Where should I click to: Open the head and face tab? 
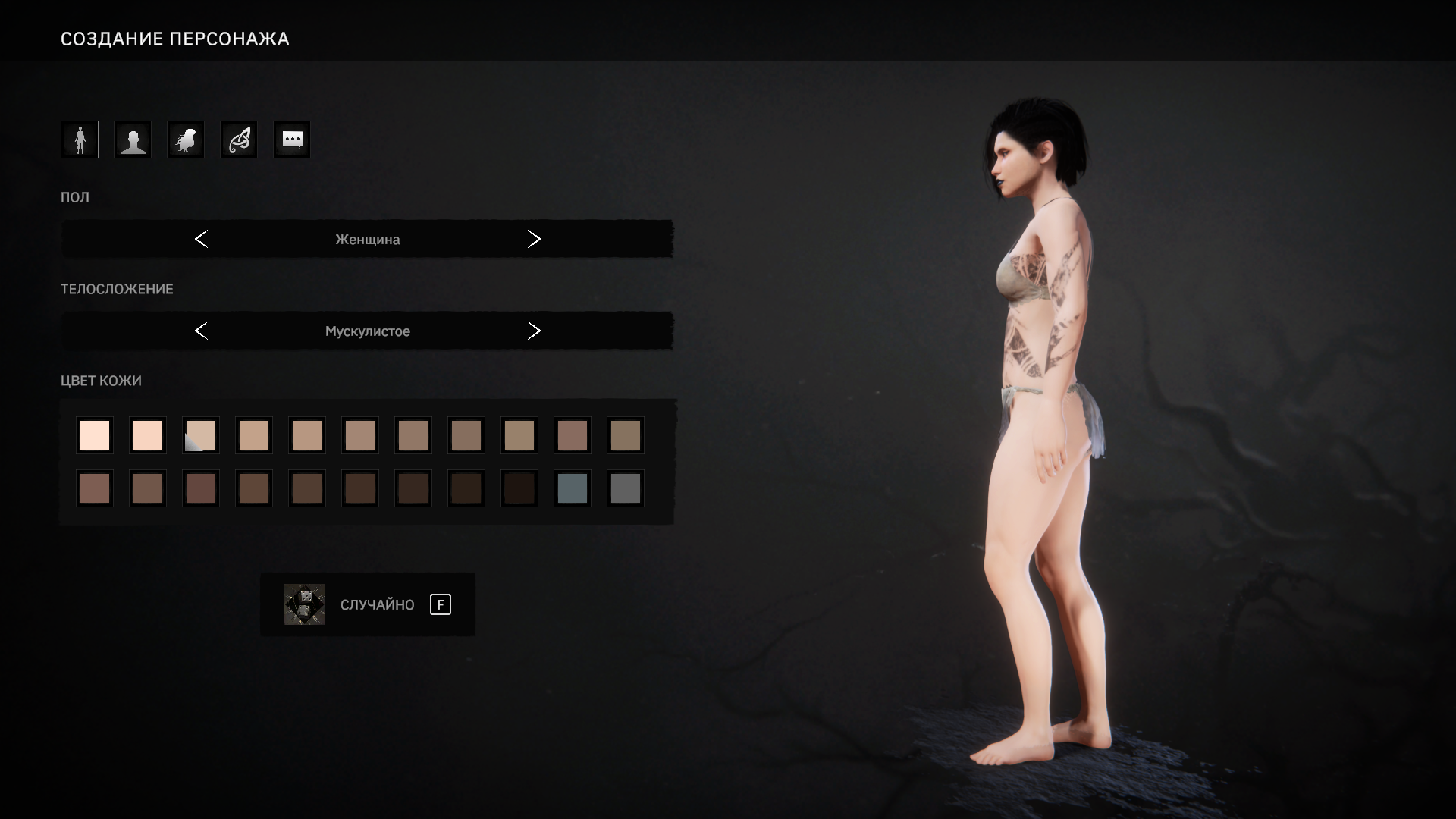coord(133,140)
